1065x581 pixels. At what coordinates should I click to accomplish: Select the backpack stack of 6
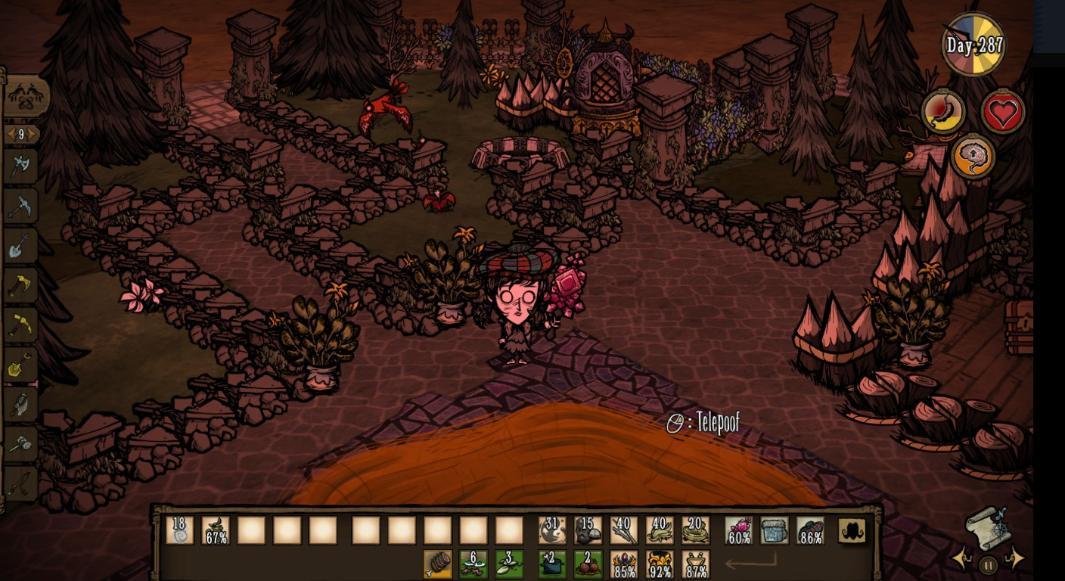(474, 565)
